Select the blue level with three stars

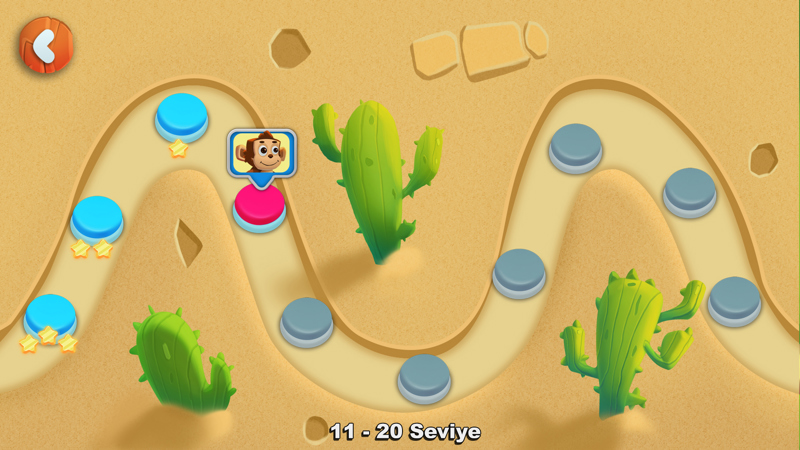[50, 315]
